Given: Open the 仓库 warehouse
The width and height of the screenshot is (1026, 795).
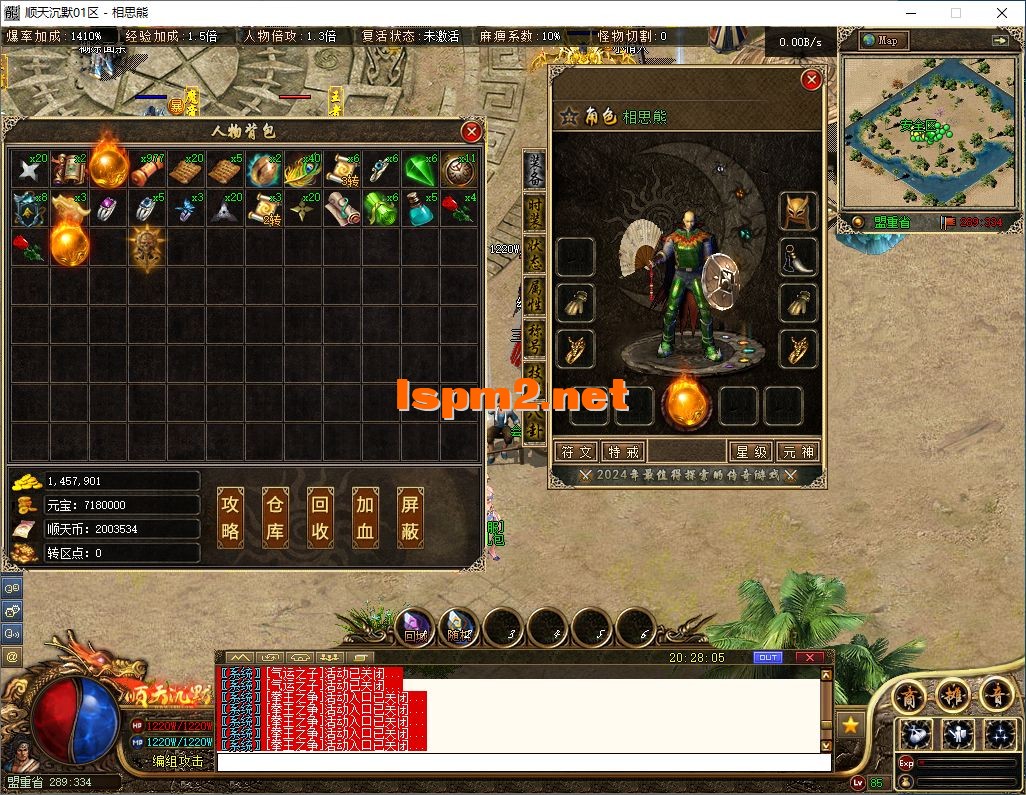Looking at the screenshot, I should (275, 518).
